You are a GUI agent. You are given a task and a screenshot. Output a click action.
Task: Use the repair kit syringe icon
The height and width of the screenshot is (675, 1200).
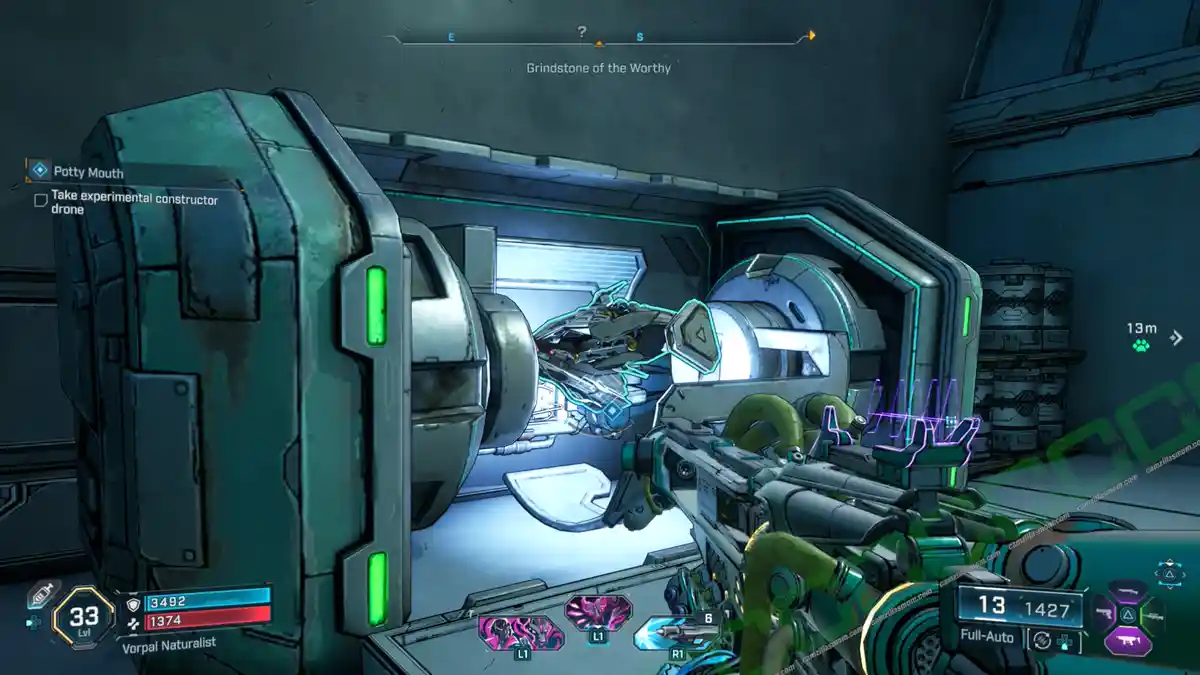pyautogui.click(x=40, y=593)
